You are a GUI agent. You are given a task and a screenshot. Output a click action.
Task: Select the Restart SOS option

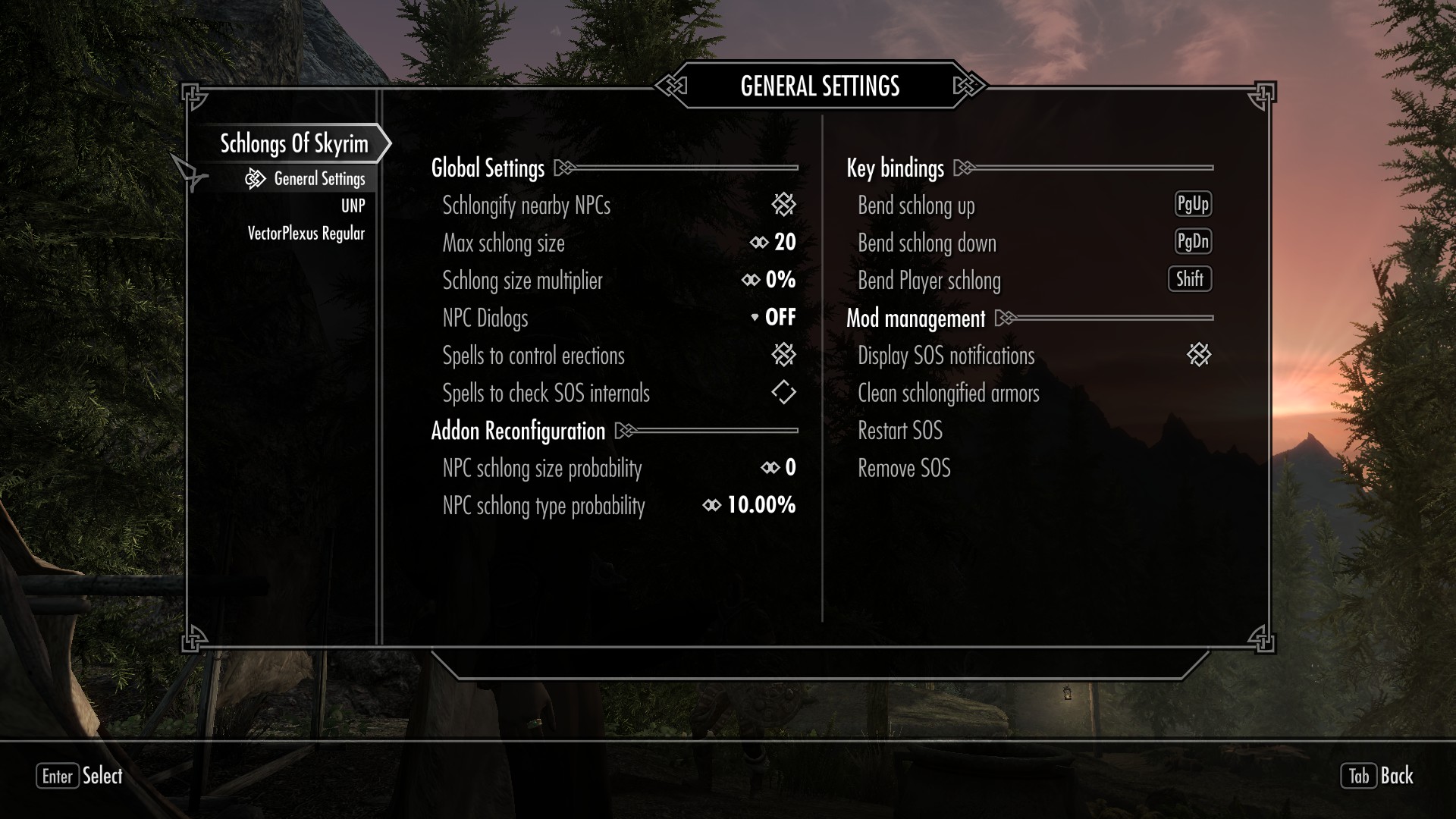pos(899,431)
